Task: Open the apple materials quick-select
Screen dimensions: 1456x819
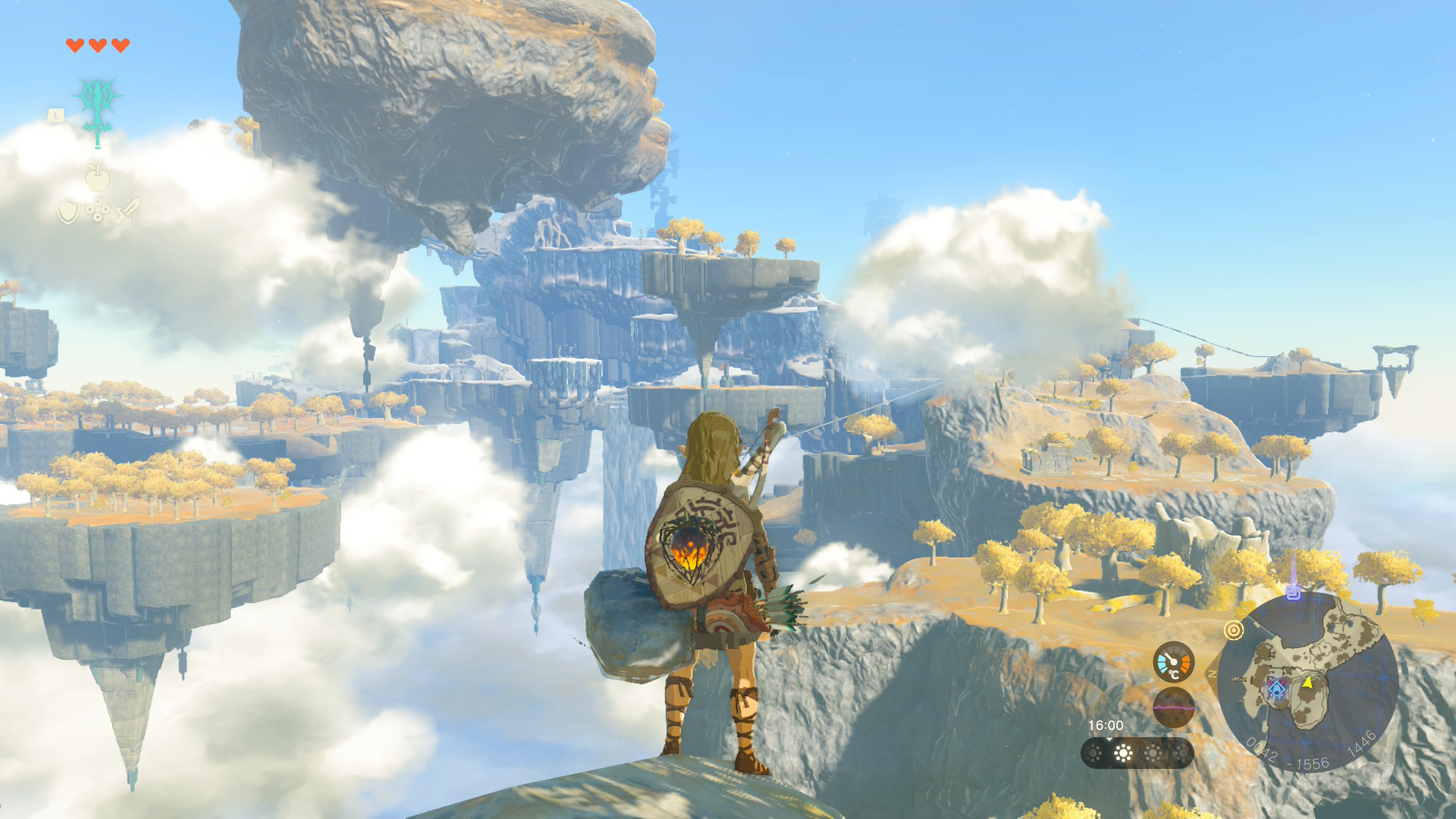Action: click(x=98, y=178)
